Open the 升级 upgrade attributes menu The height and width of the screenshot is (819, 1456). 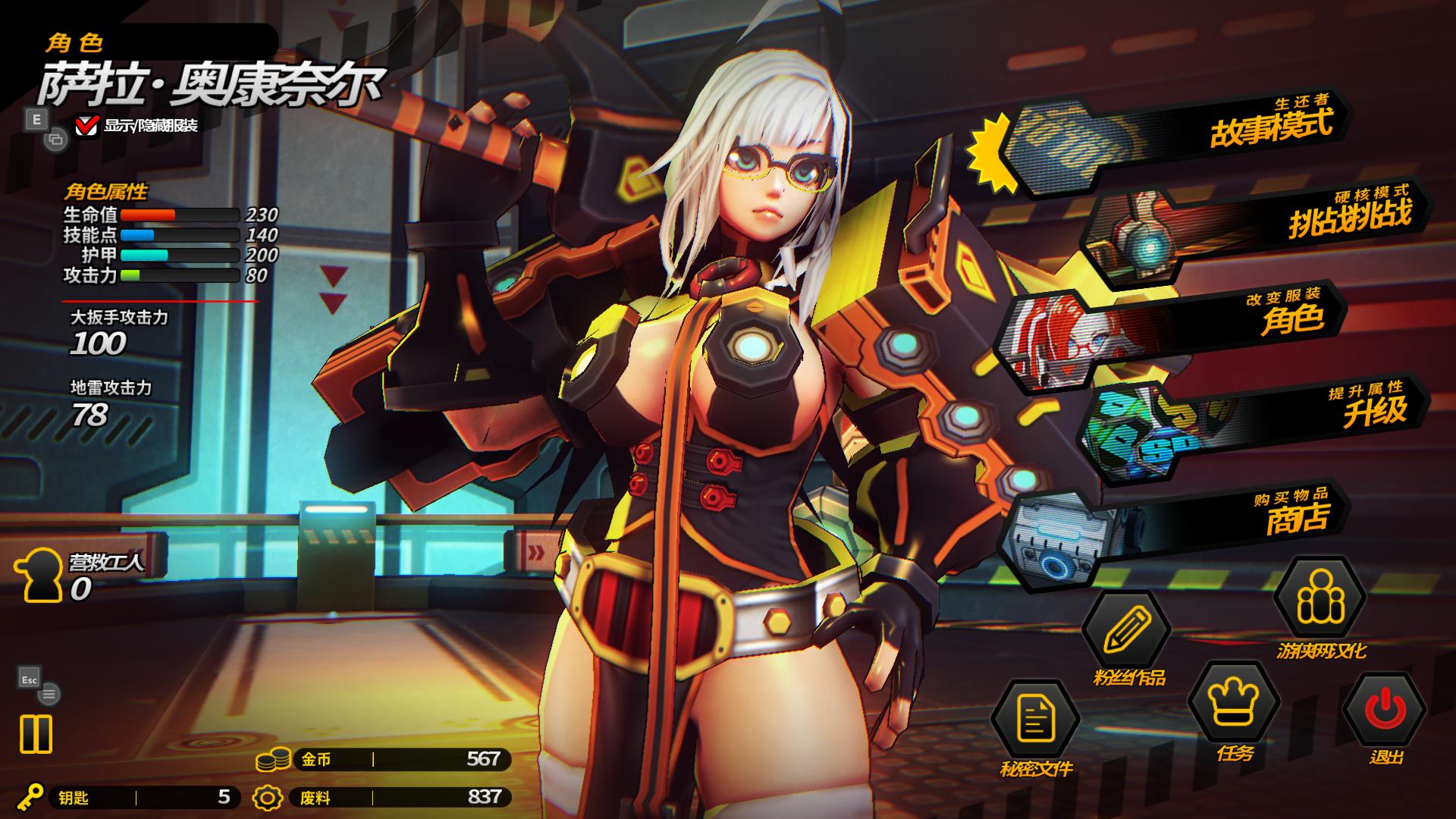1259,413
